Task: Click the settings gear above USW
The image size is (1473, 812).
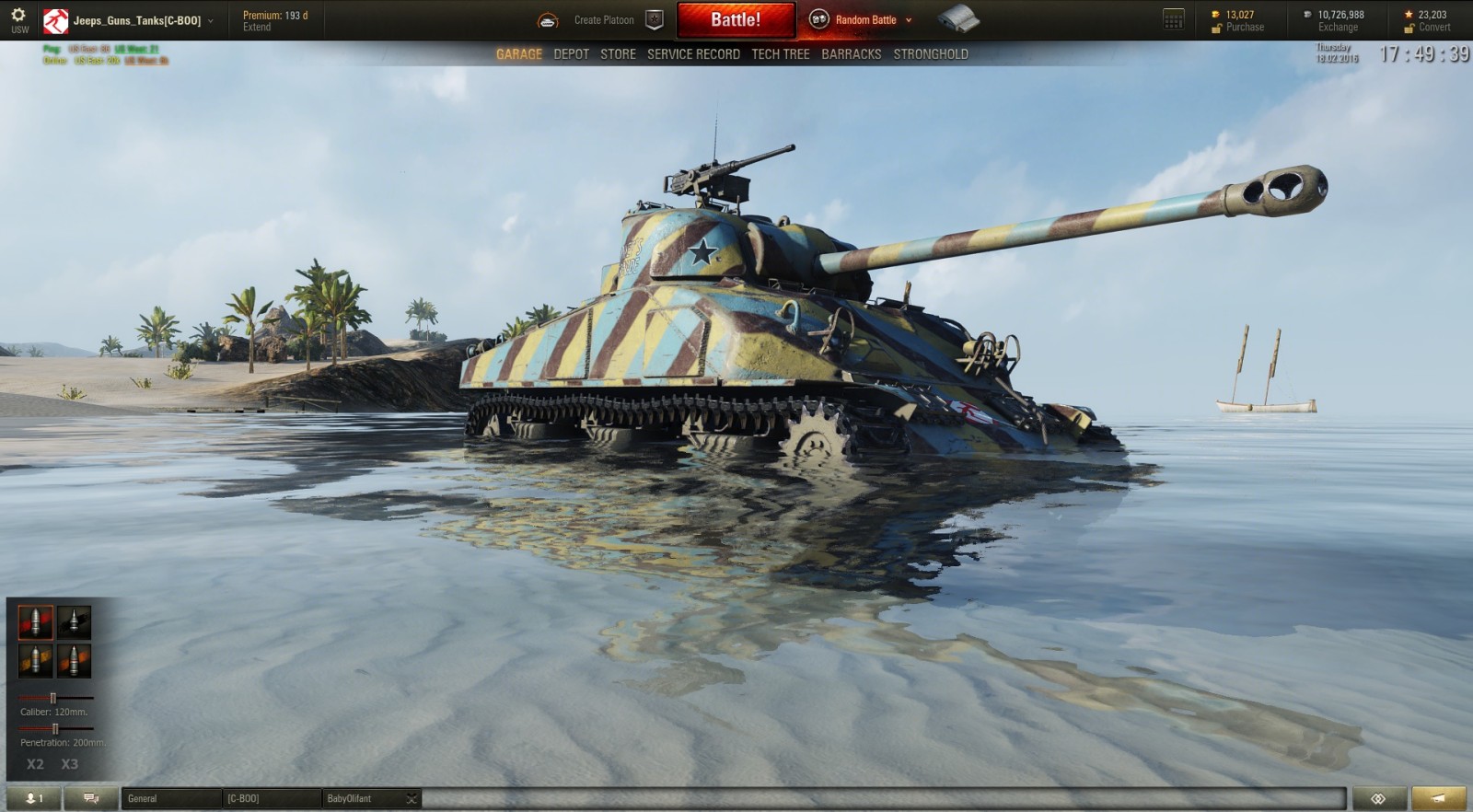Action: tap(17, 12)
